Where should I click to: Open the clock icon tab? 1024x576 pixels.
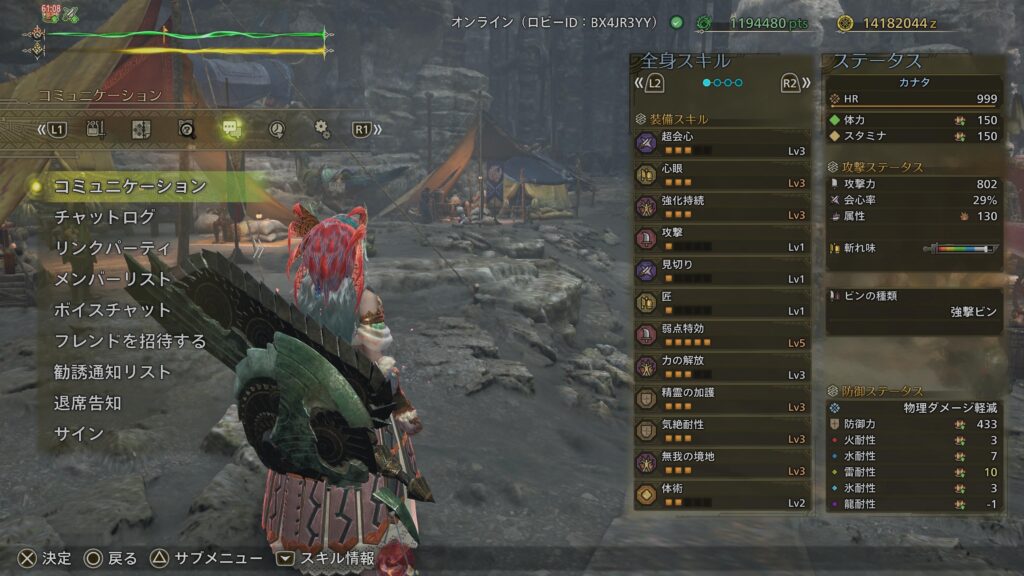tap(277, 129)
